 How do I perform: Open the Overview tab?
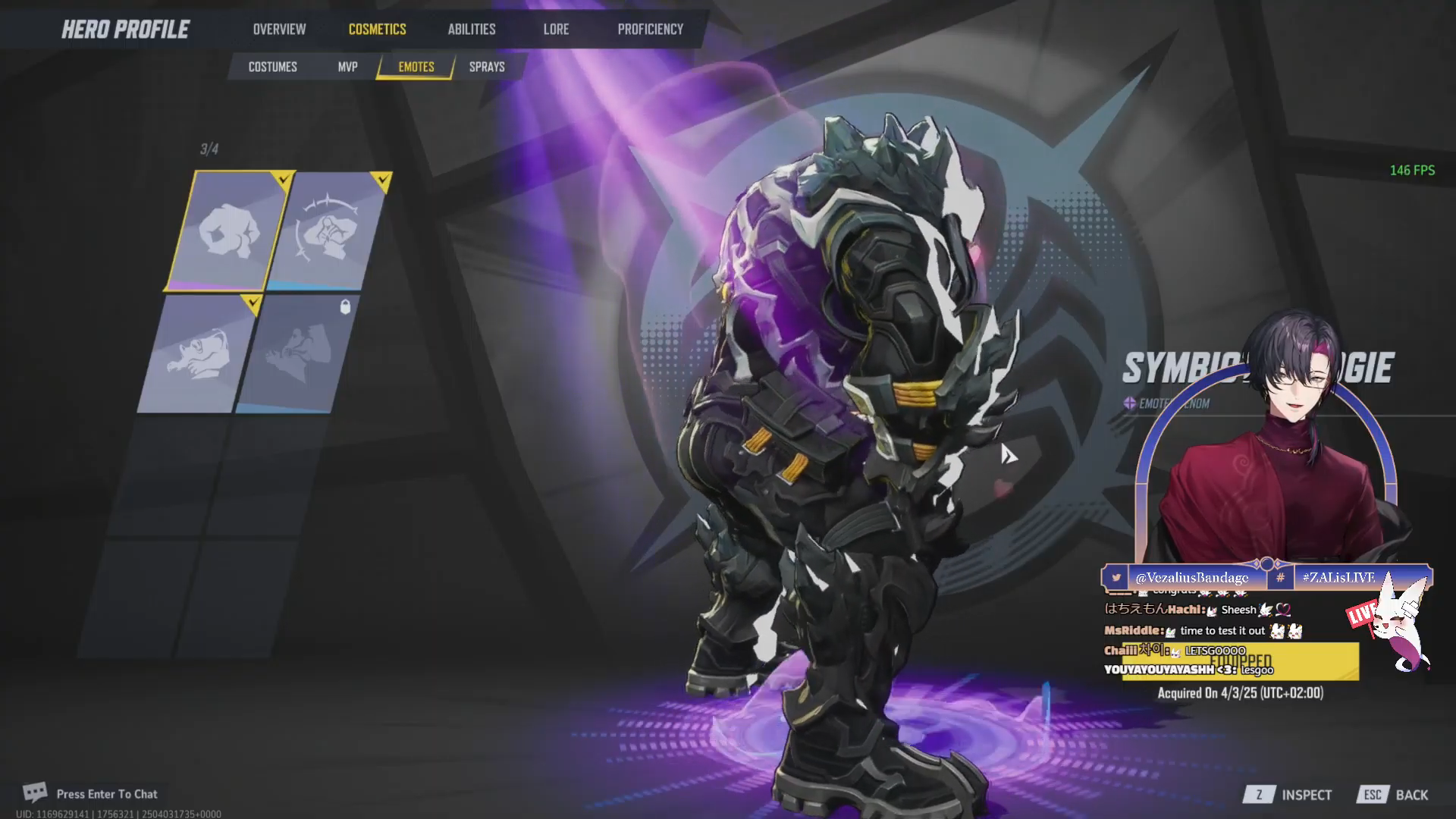coord(279,30)
